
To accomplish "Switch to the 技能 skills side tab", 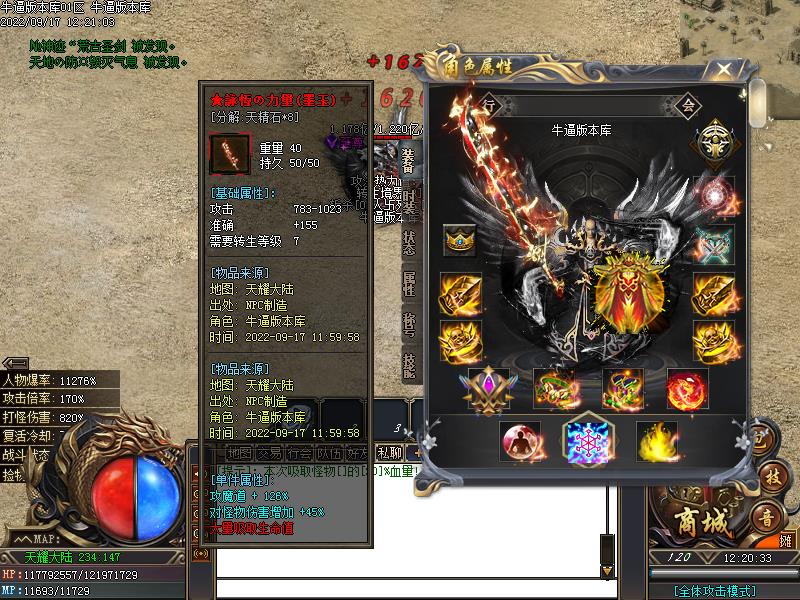I will coord(409,364).
